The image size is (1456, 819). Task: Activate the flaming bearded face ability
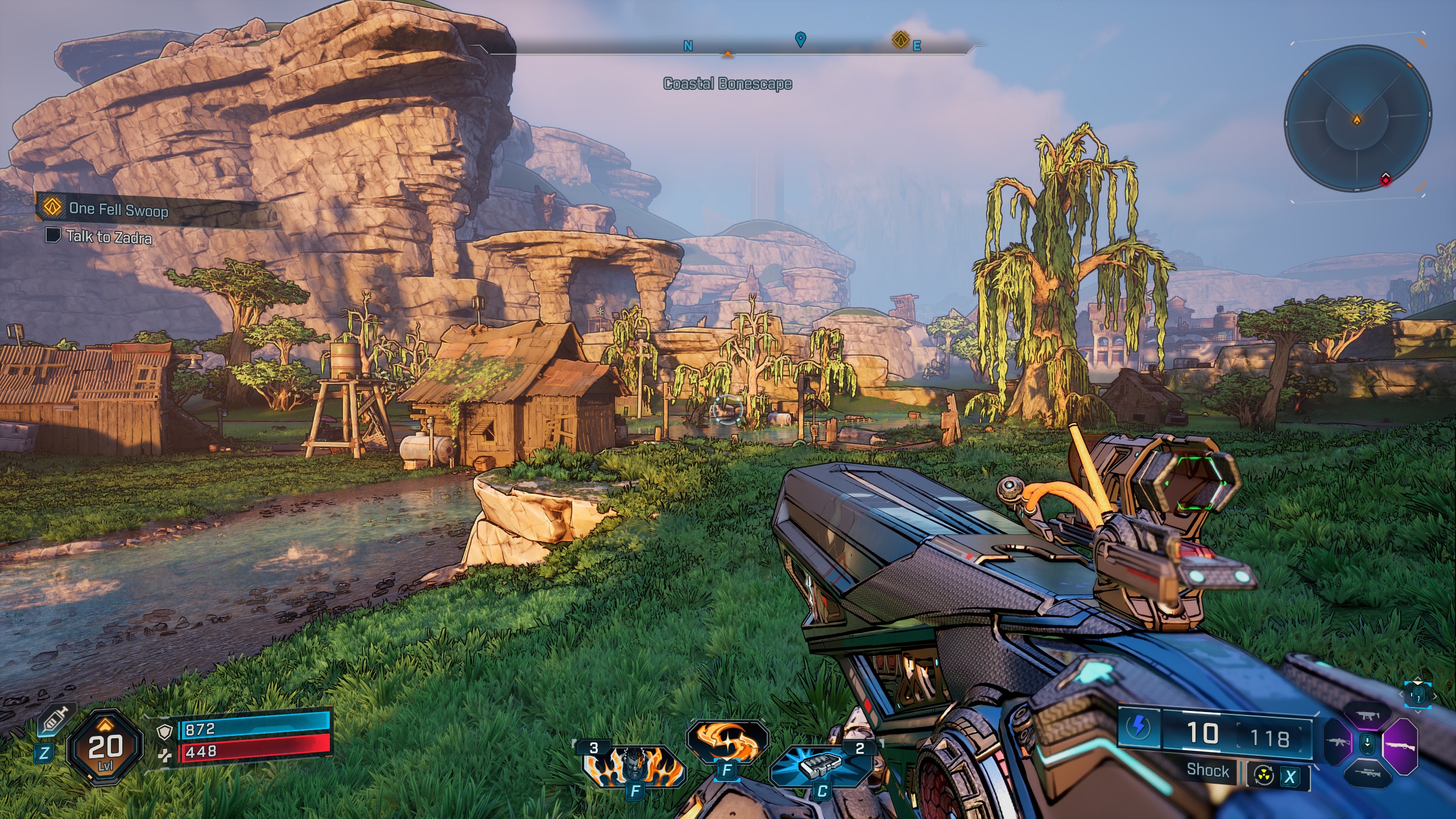coord(633,766)
